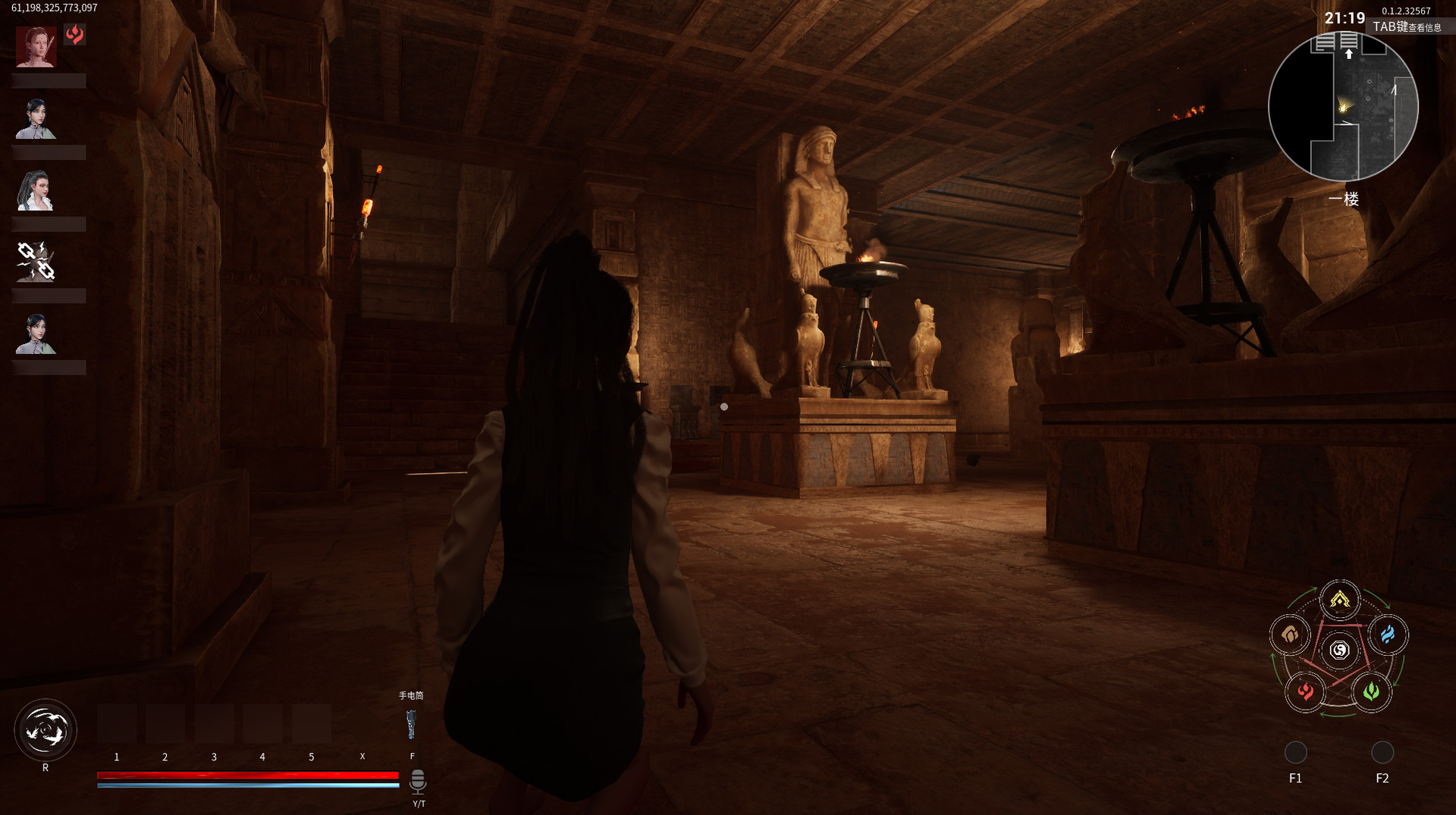Image resolution: width=1456 pixels, height=815 pixels.
Task: Activate the R skill icon near the hotbar
Action: 45,729
